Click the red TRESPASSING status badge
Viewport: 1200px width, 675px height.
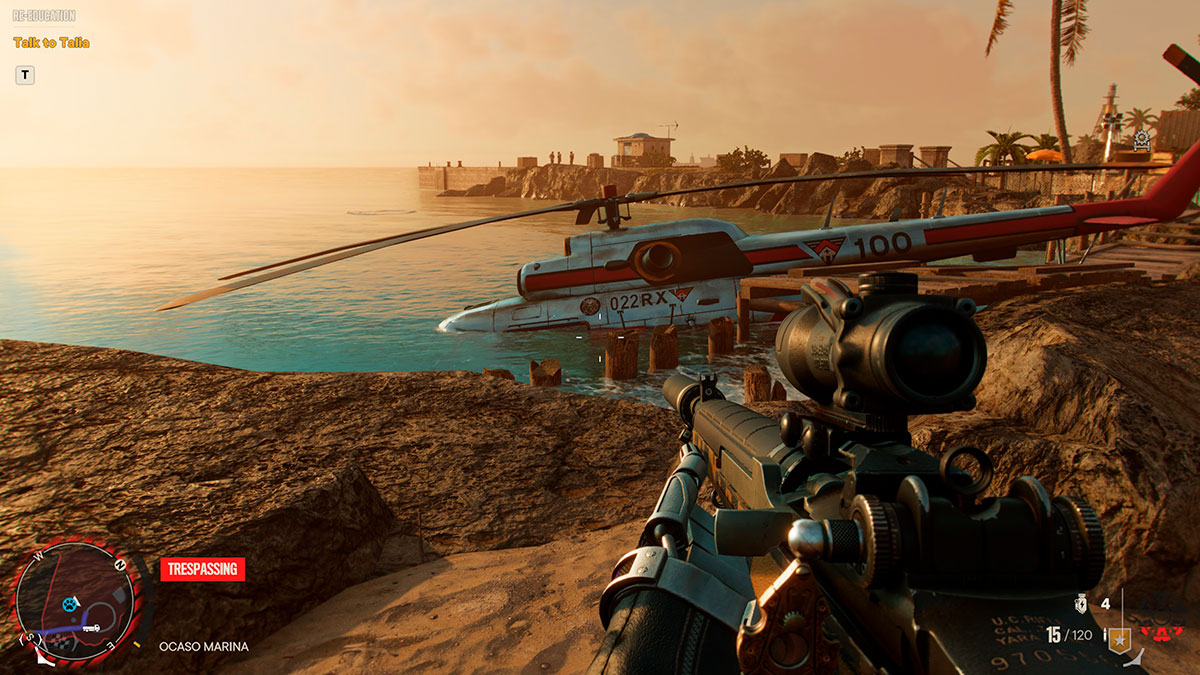(202, 569)
